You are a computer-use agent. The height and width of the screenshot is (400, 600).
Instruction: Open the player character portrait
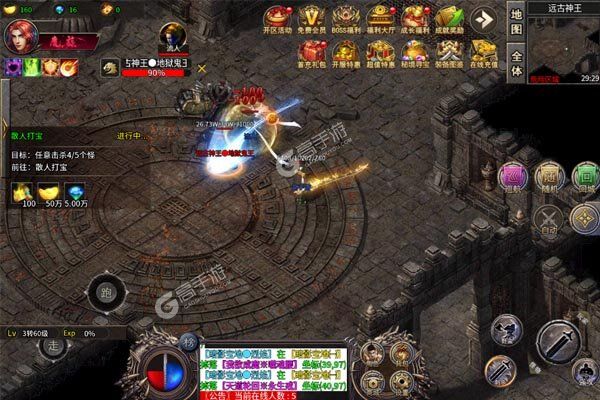point(20,36)
